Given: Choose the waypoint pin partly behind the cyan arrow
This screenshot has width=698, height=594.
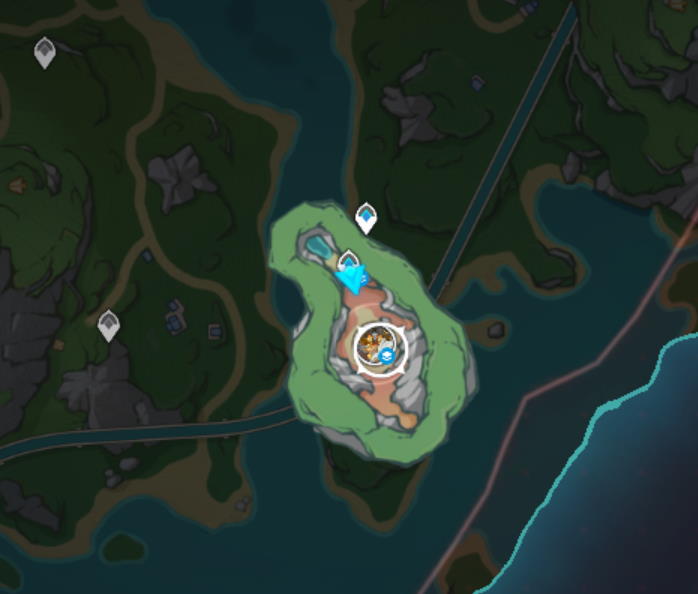Looking at the screenshot, I should pos(348,261).
